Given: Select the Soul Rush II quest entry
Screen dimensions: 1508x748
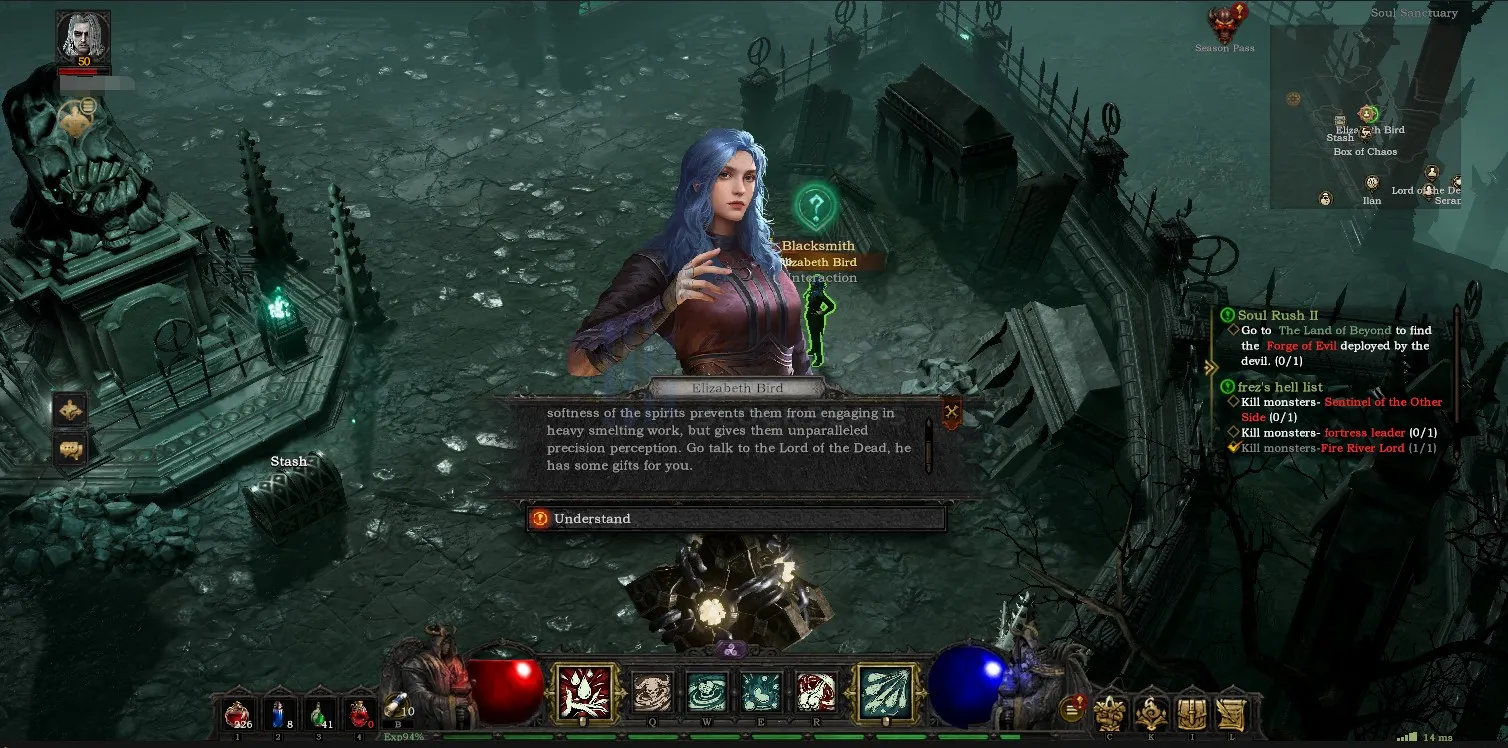Looking at the screenshot, I should point(1277,315).
